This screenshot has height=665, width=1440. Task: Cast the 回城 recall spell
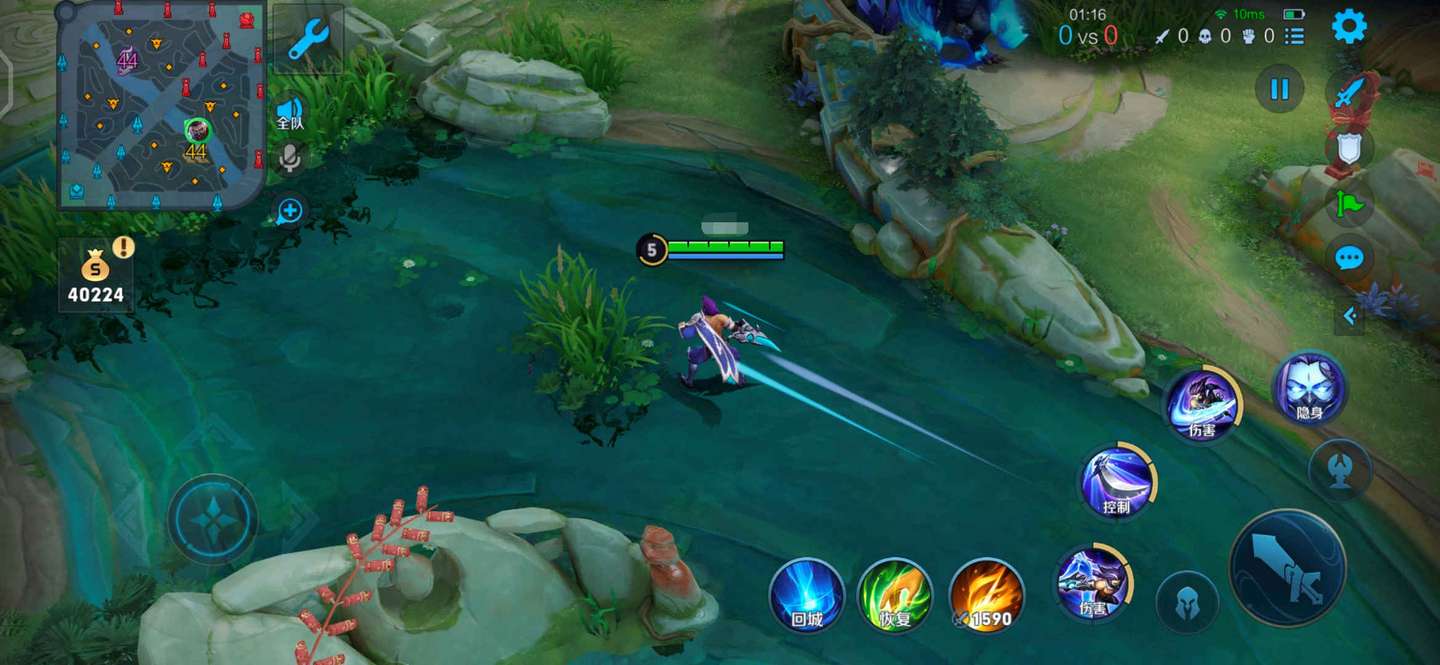pyautogui.click(x=806, y=595)
